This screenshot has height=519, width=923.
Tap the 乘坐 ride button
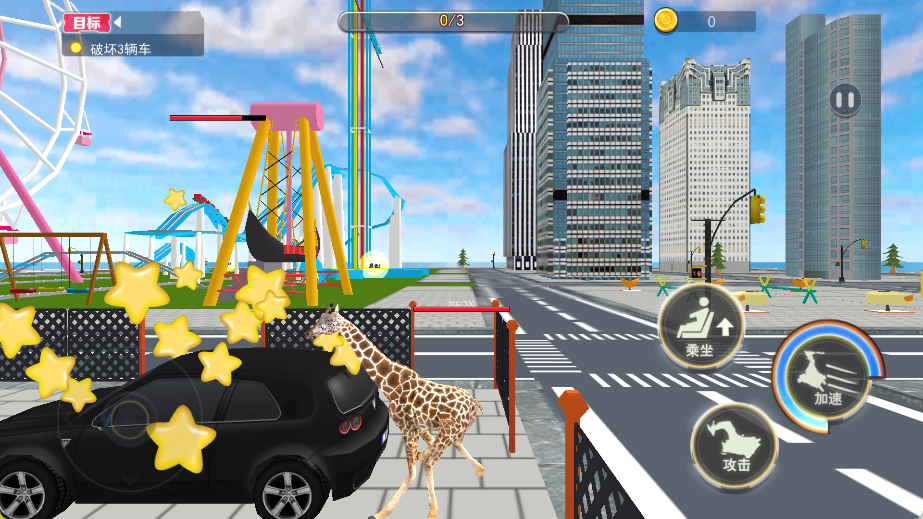[701, 325]
